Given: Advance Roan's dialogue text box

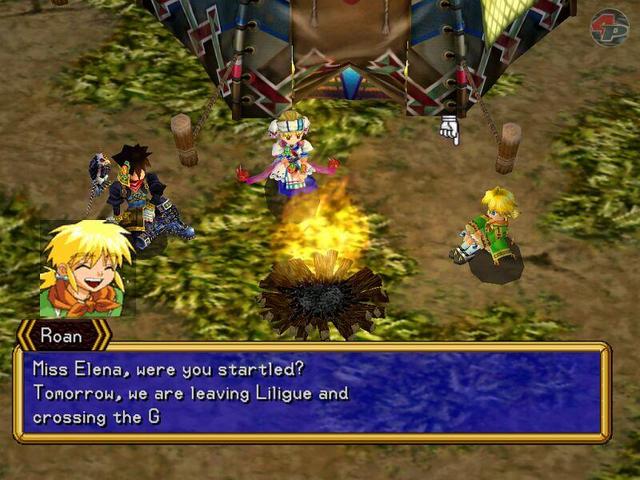Looking at the screenshot, I should tap(311, 392).
